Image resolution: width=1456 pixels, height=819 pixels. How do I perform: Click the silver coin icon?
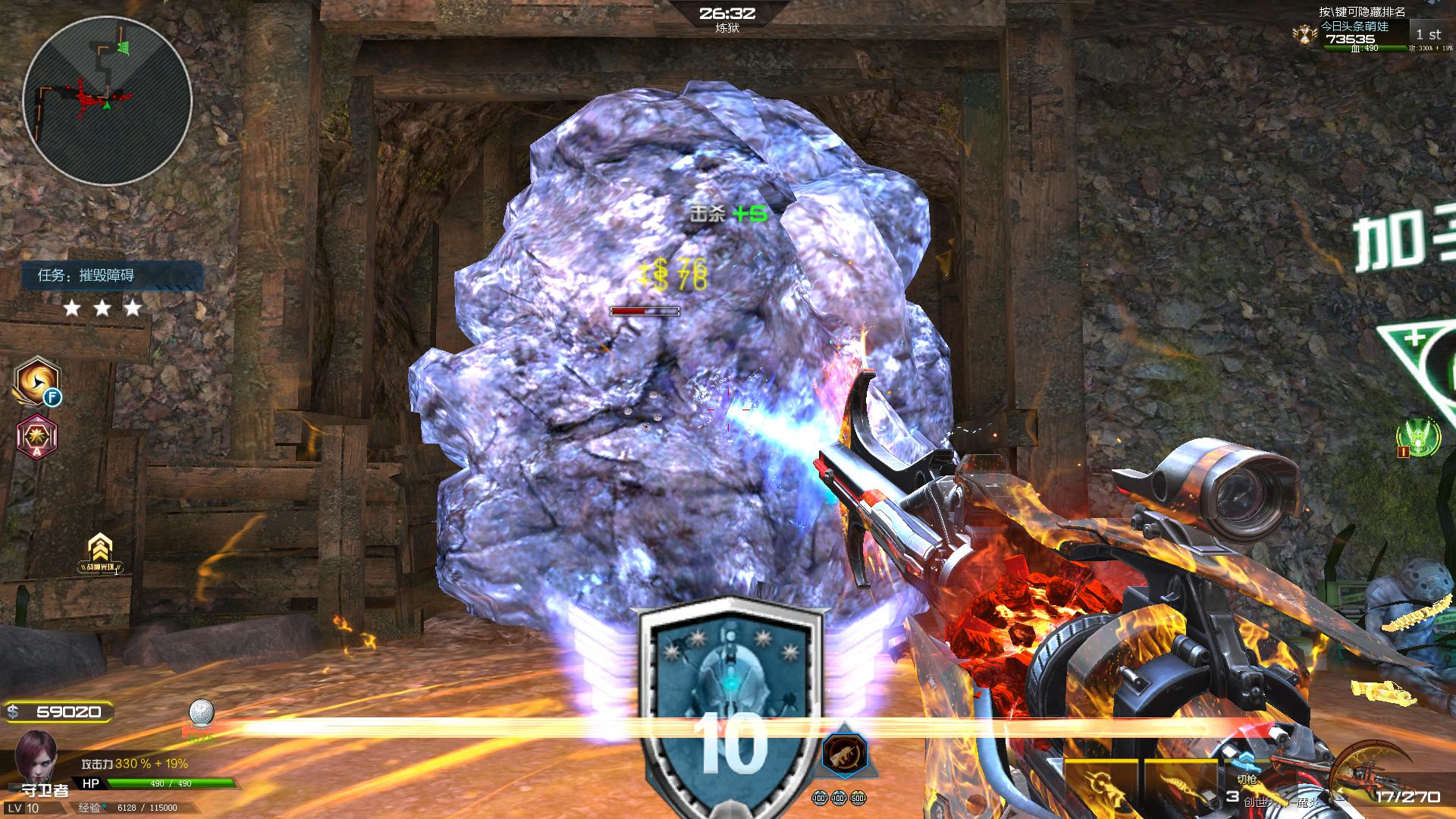(x=201, y=714)
